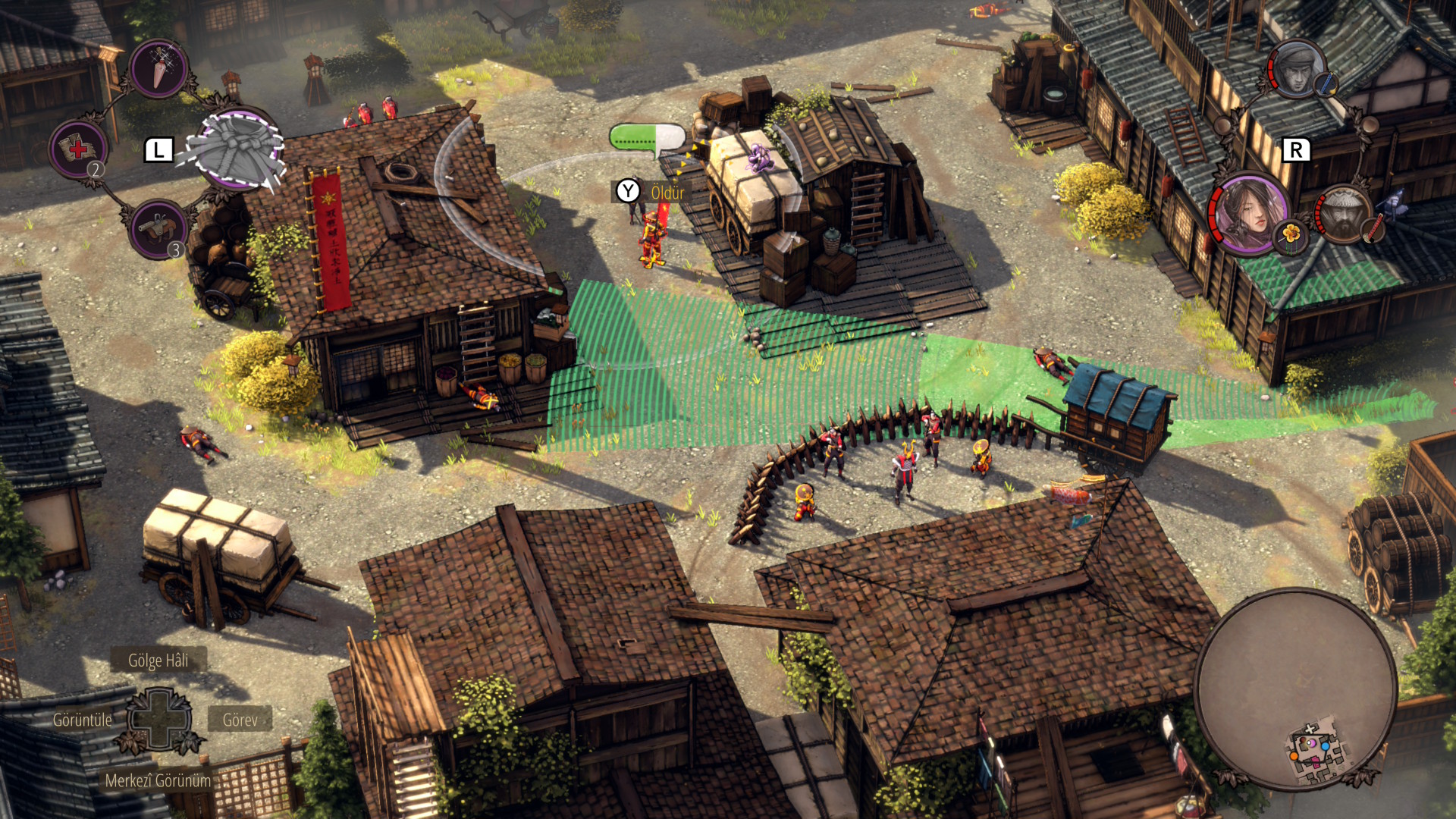Select the Merkezî Görünüm option
The height and width of the screenshot is (819, 1456).
pos(158,780)
